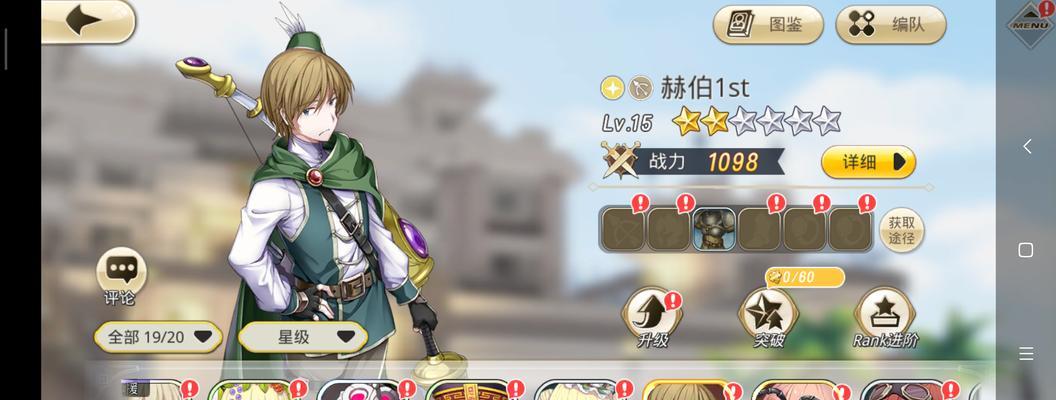1056x400 pixels.
Task: Show 详细 character details
Action: 868,161
